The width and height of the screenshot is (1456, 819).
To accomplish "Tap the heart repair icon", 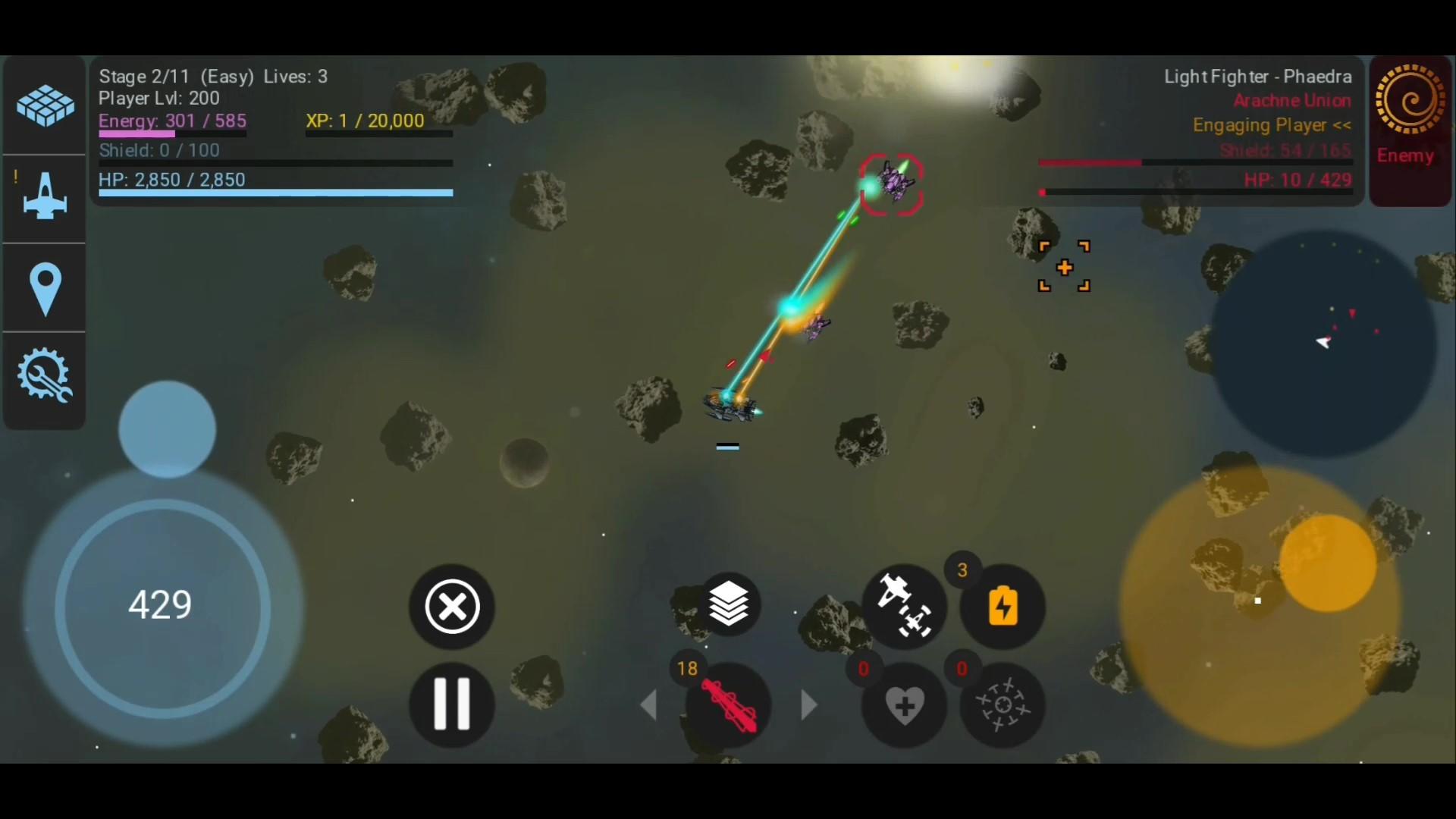I will 904,705.
